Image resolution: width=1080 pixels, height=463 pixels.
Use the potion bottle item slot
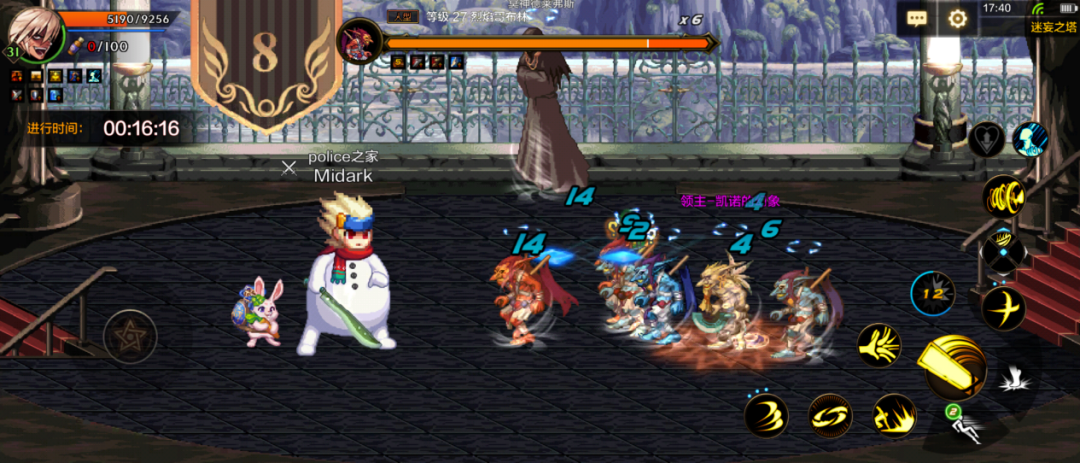click(x=75, y=46)
